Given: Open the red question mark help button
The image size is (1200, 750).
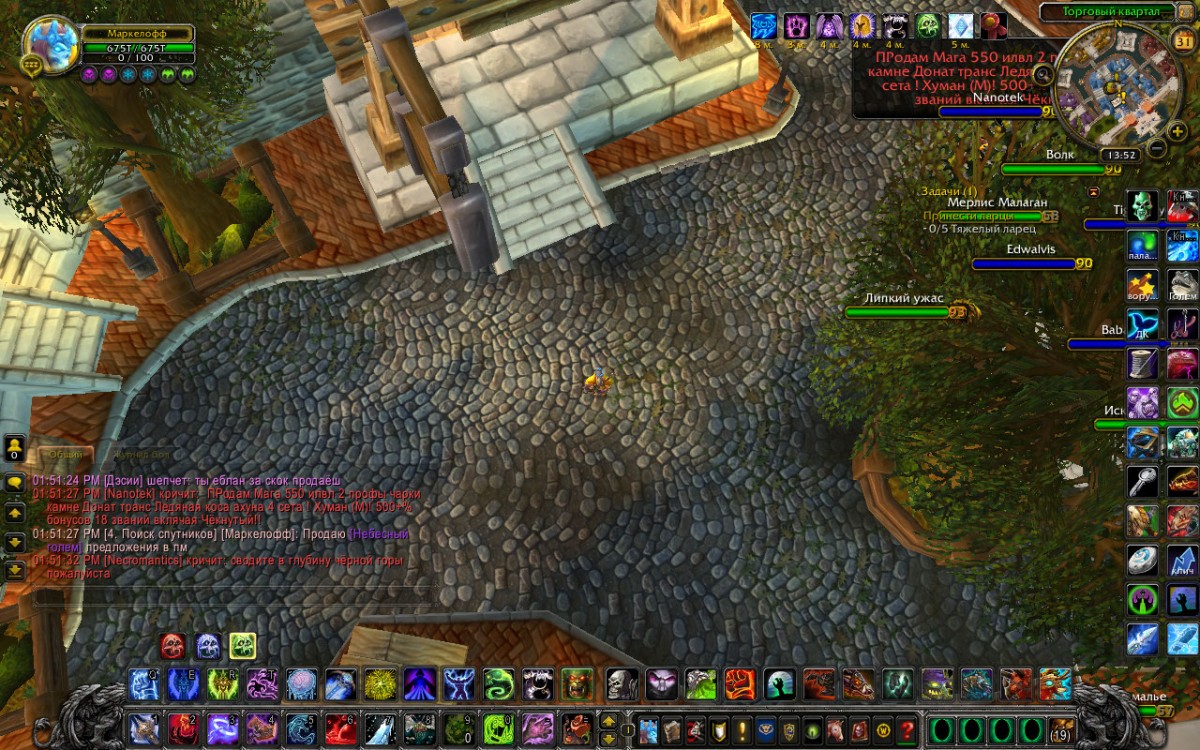Looking at the screenshot, I should [907, 729].
